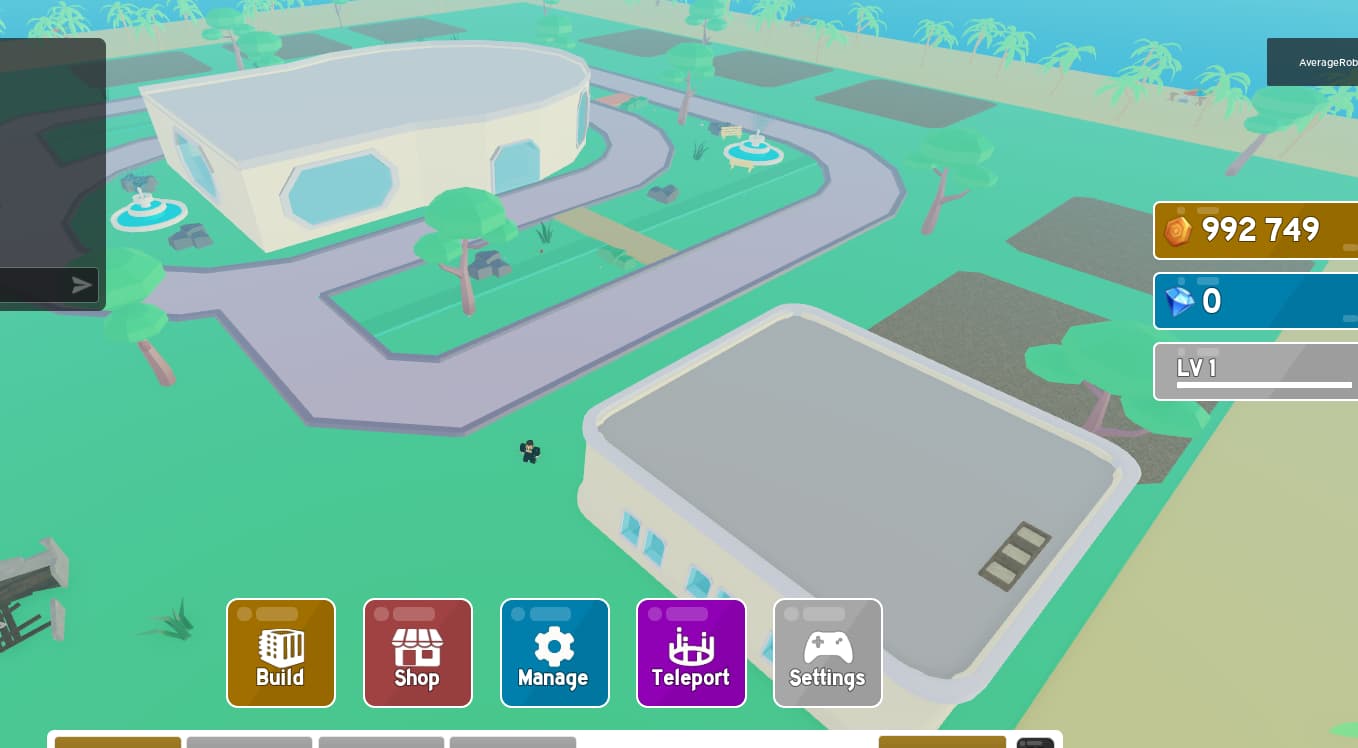Viewport: 1358px width, 748px height.
Task: Click the gold coin icon in the currency display
Action: pos(1177,230)
